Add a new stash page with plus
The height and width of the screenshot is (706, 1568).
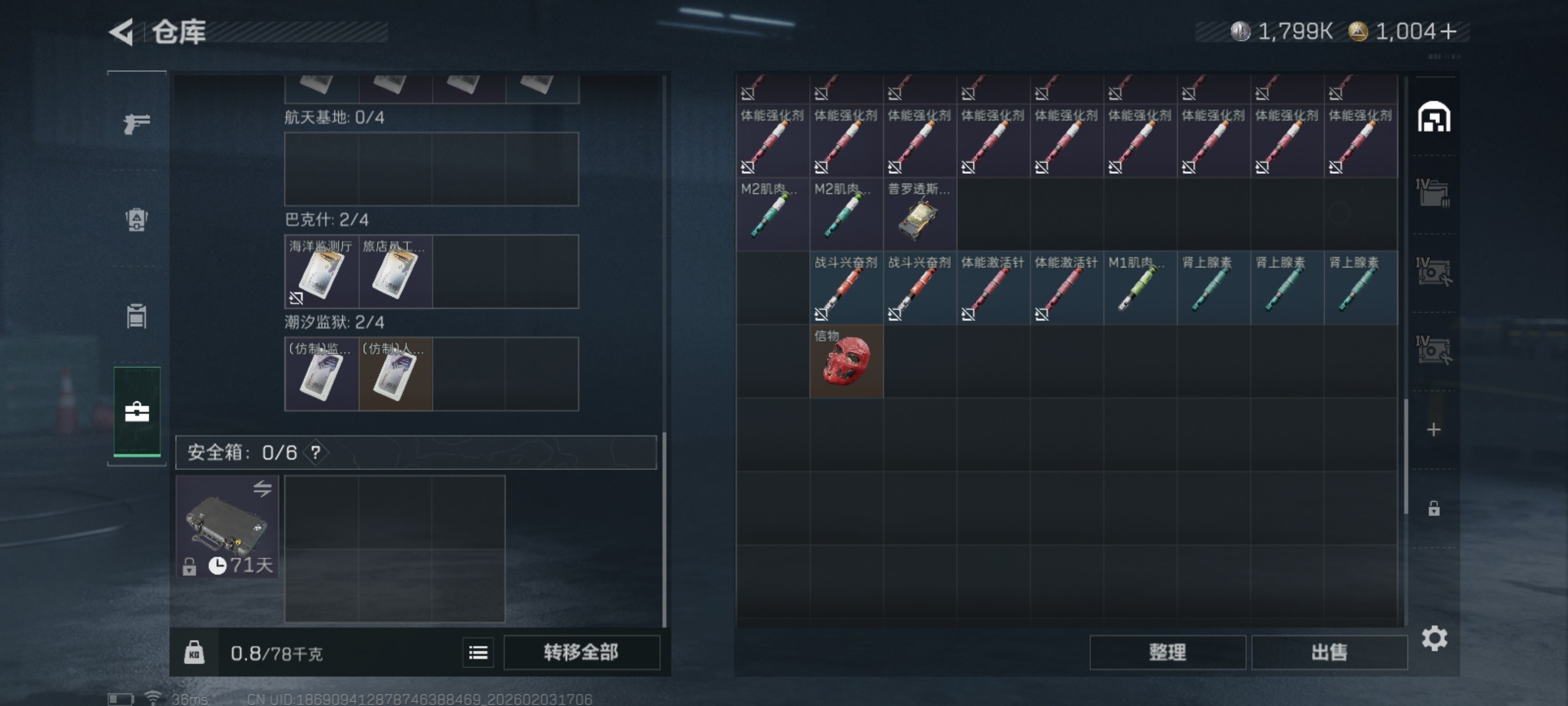[x=1434, y=429]
